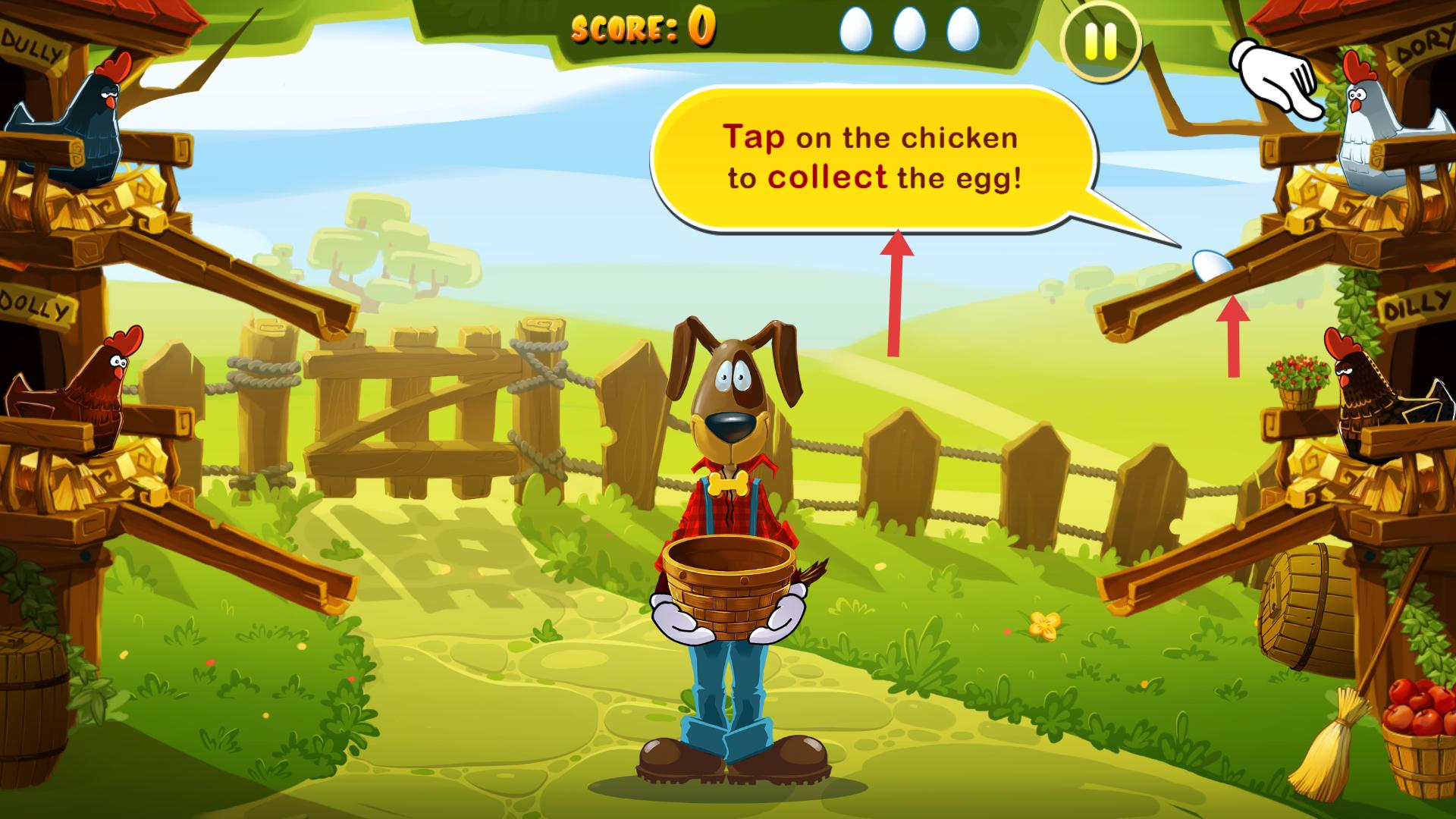Pause the game with the round button
This screenshot has height=819, width=1456.
[x=1100, y=42]
